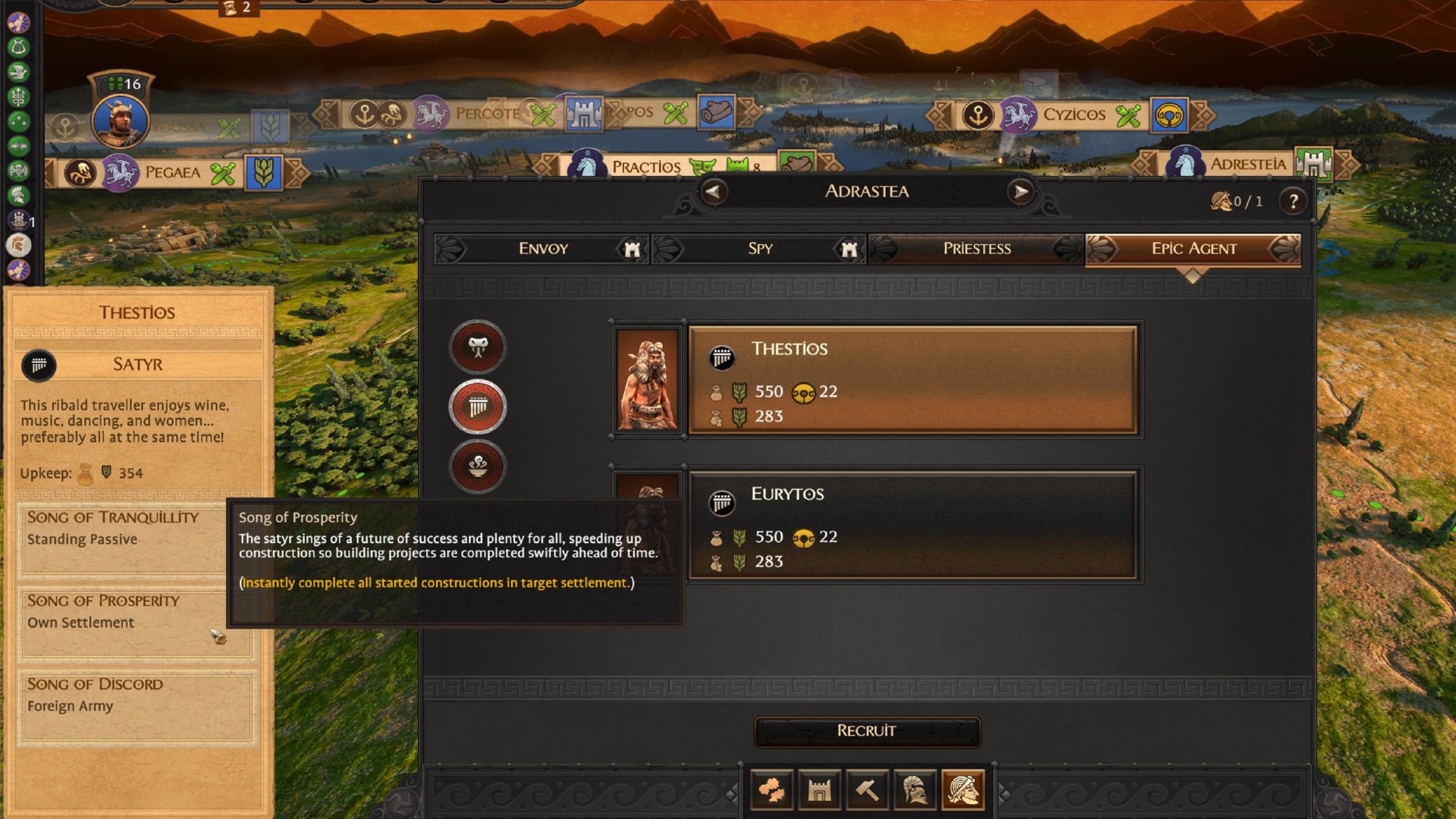
Task: Open the question mark help button
Action: click(1294, 201)
